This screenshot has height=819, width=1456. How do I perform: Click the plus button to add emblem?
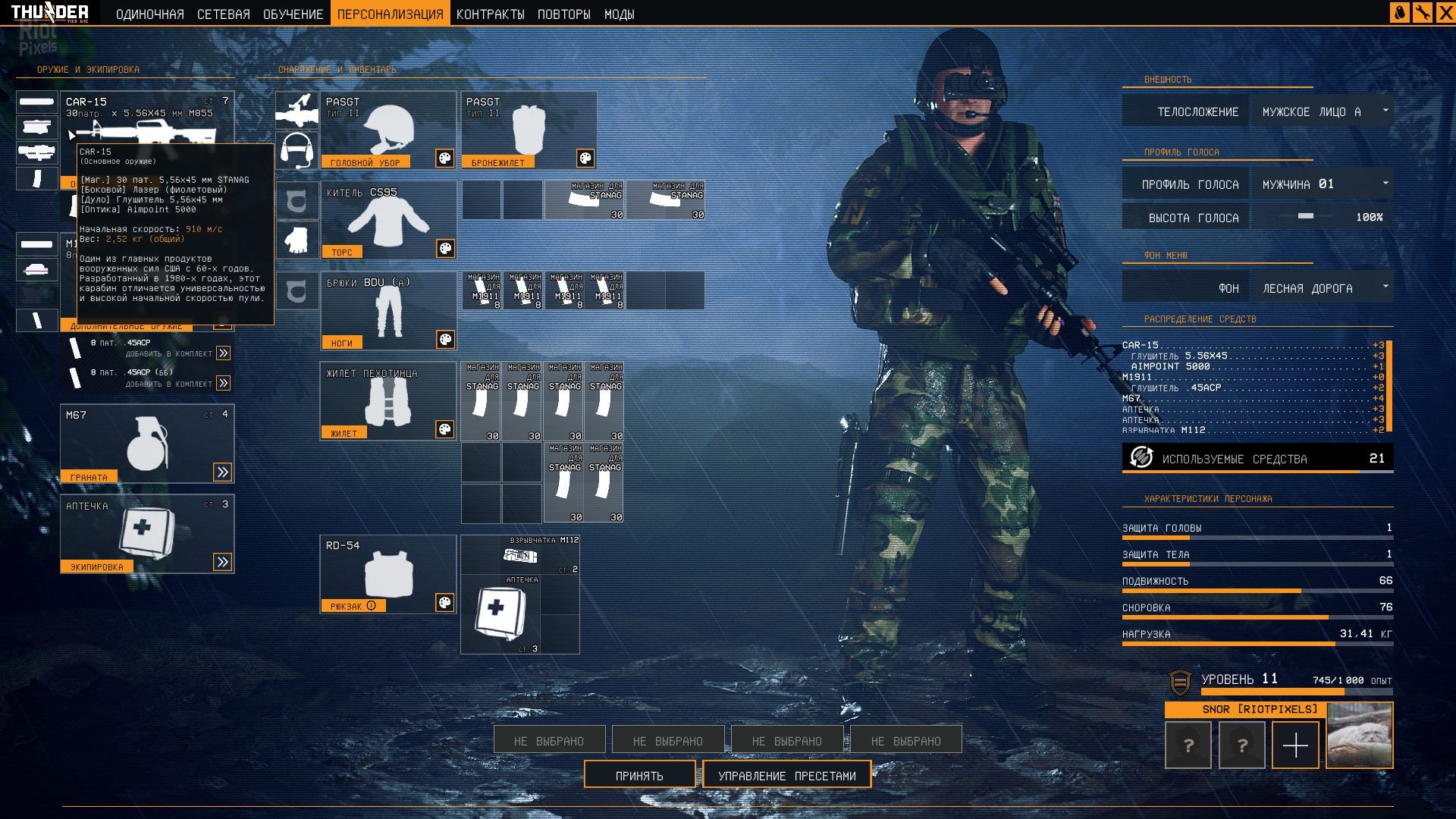tap(1295, 745)
